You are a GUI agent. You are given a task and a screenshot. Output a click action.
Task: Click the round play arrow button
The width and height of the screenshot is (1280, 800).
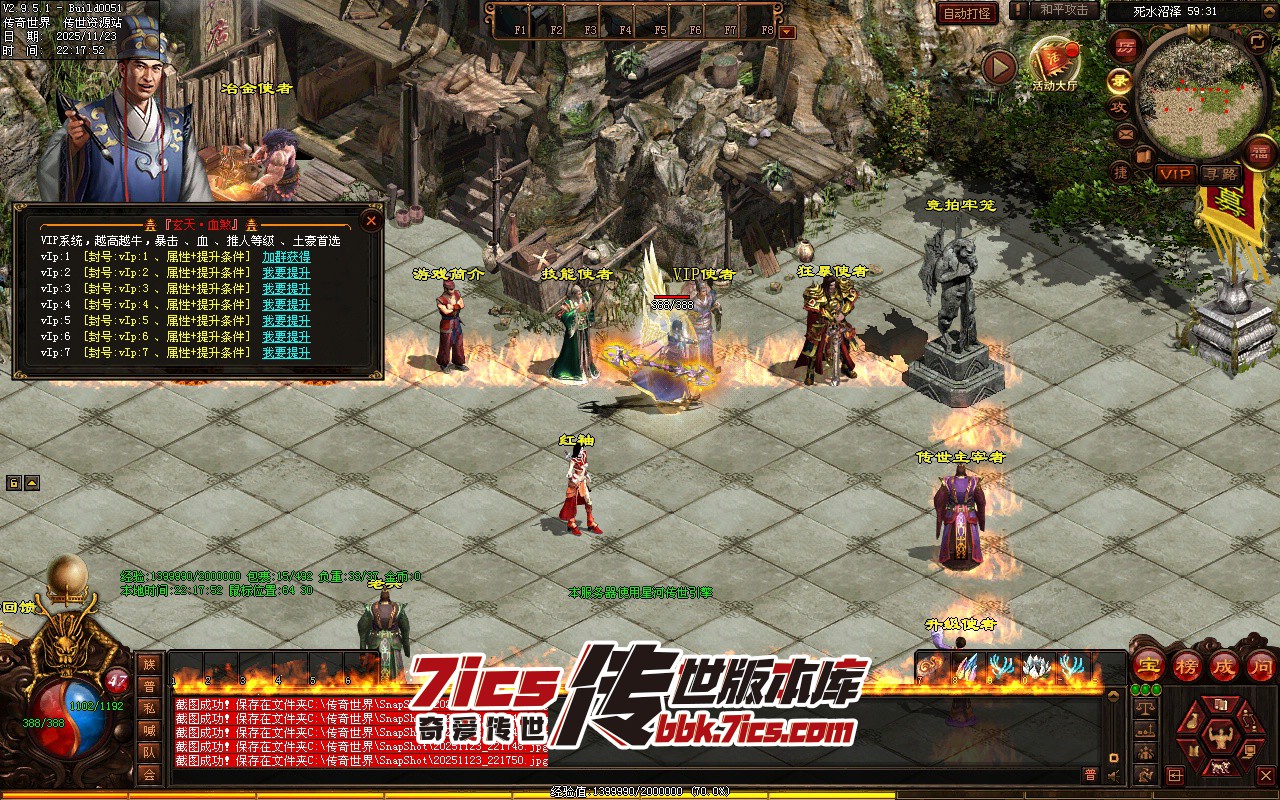coord(998,68)
